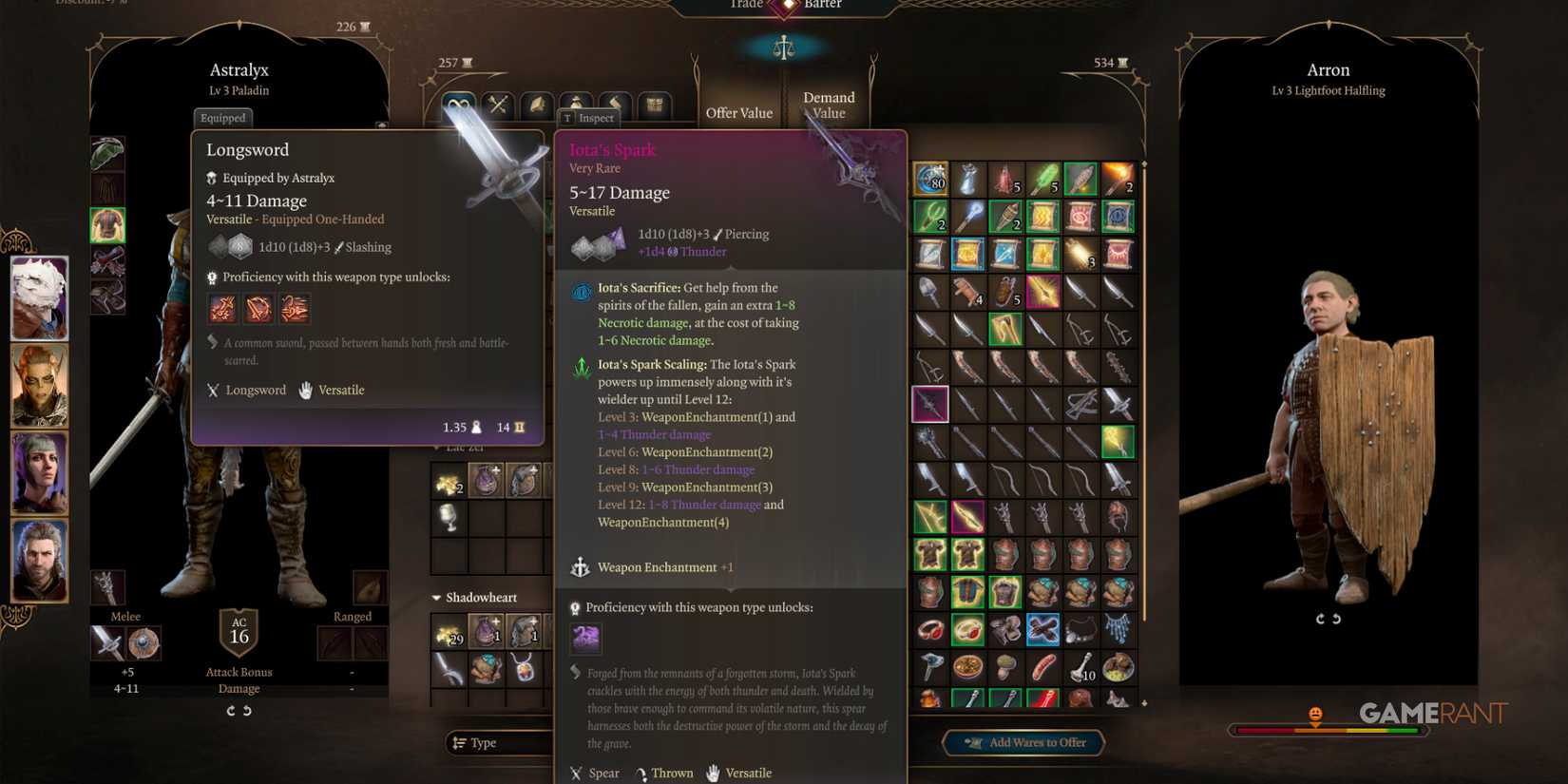Select the gold pile showing 29 in Shadowheart's inventory
The image size is (1568, 784).
(x=447, y=632)
